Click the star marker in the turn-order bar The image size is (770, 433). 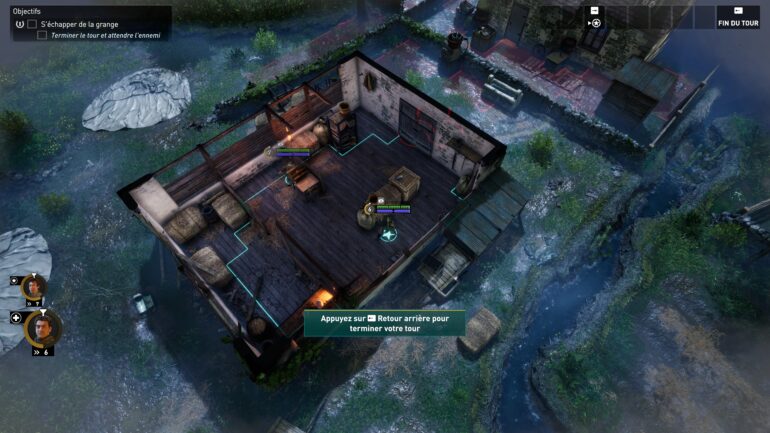595,22
